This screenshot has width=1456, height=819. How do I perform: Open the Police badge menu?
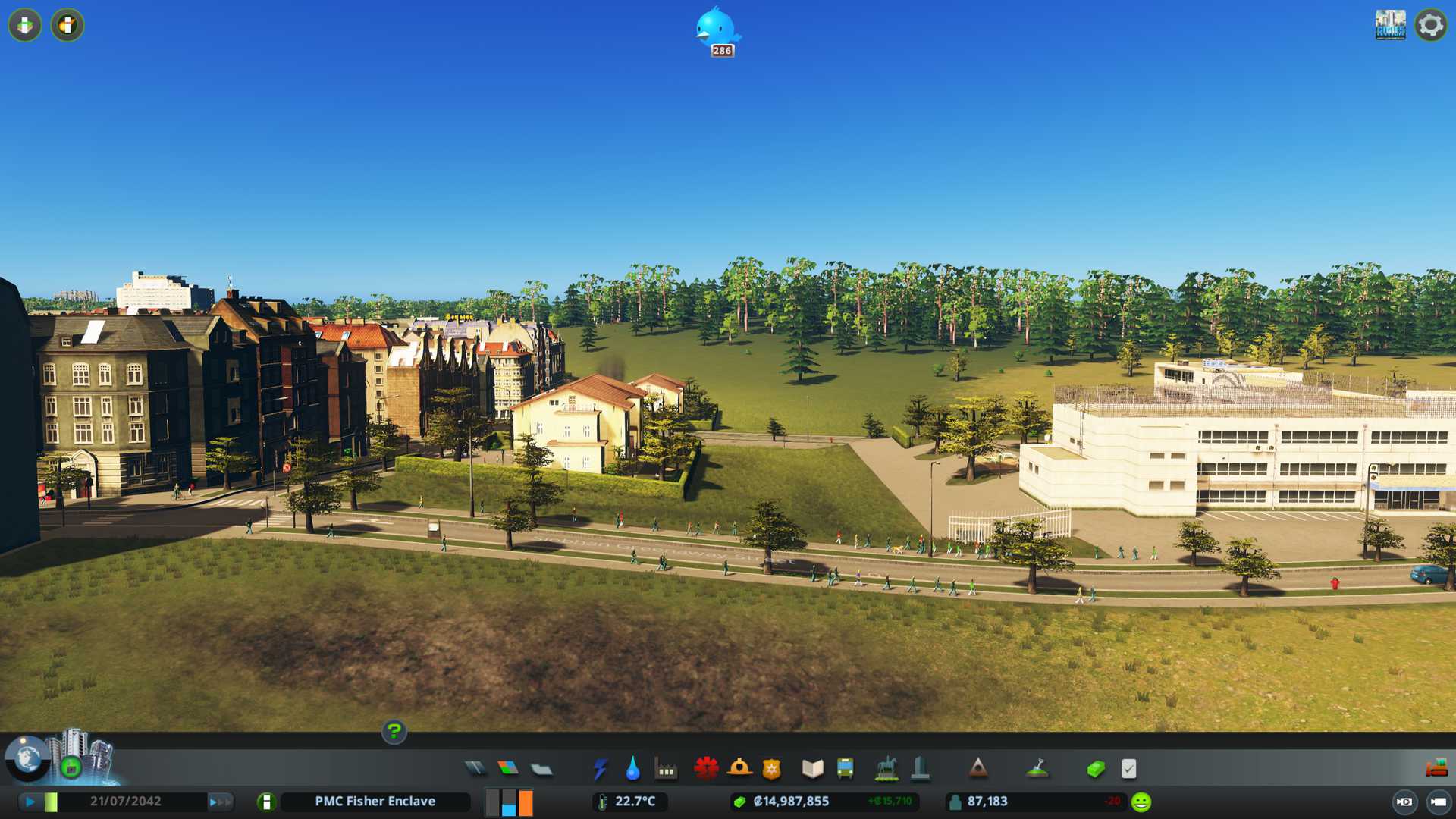[771, 769]
